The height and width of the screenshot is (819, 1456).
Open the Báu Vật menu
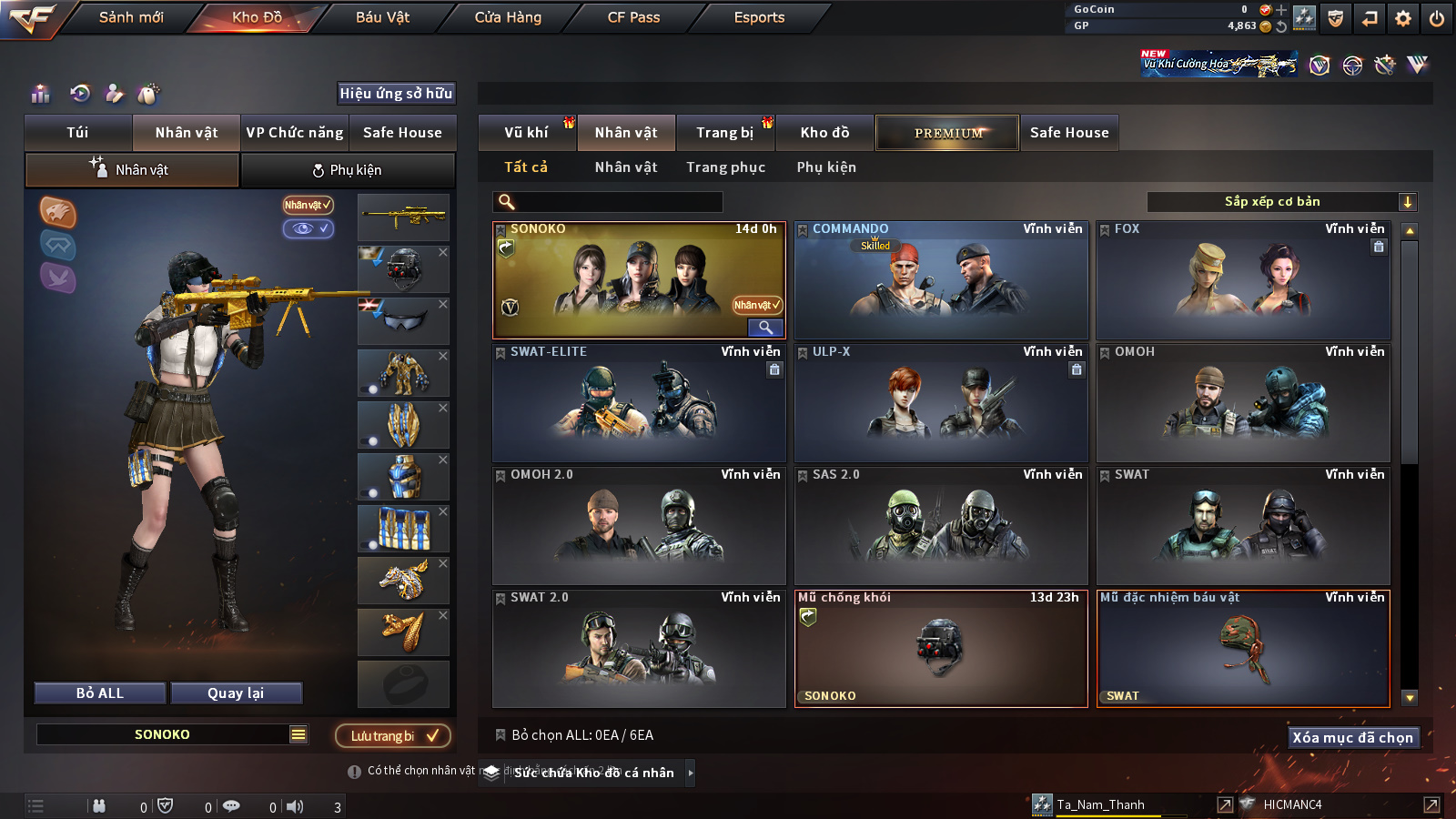coord(382,17)
